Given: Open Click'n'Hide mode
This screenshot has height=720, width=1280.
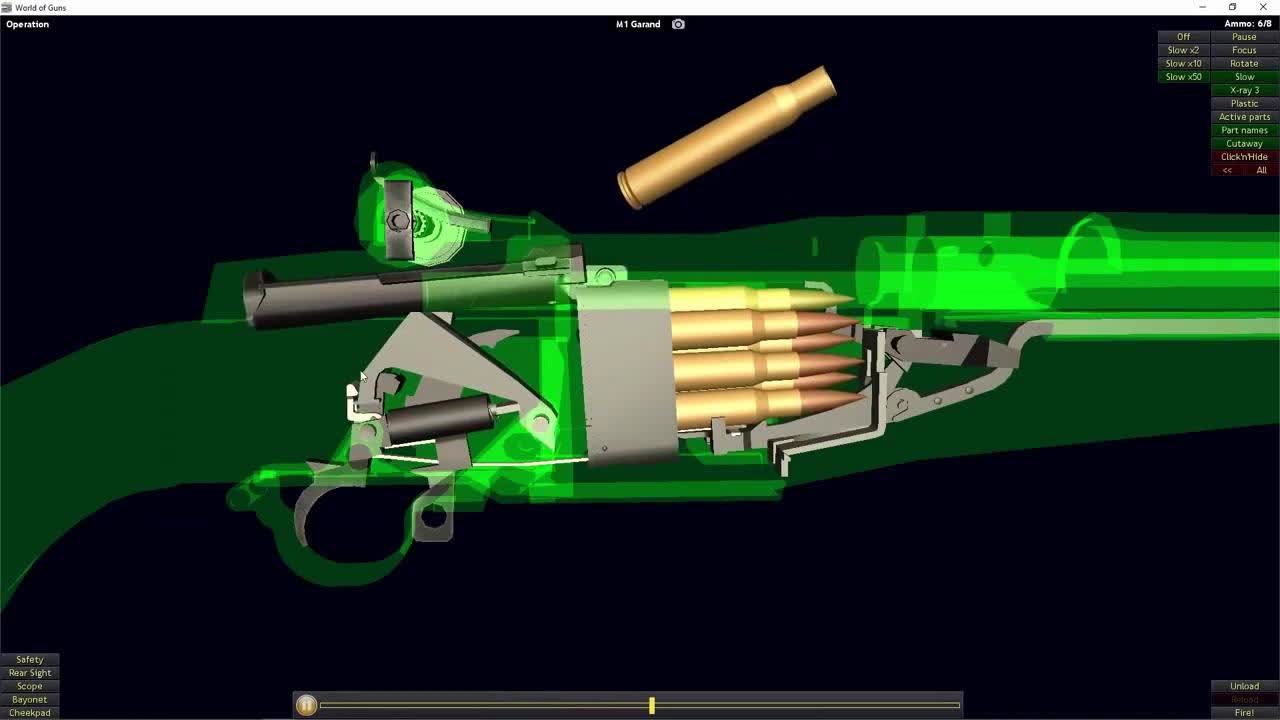Looking at the screenshot, I should [x=1242, y=156].
